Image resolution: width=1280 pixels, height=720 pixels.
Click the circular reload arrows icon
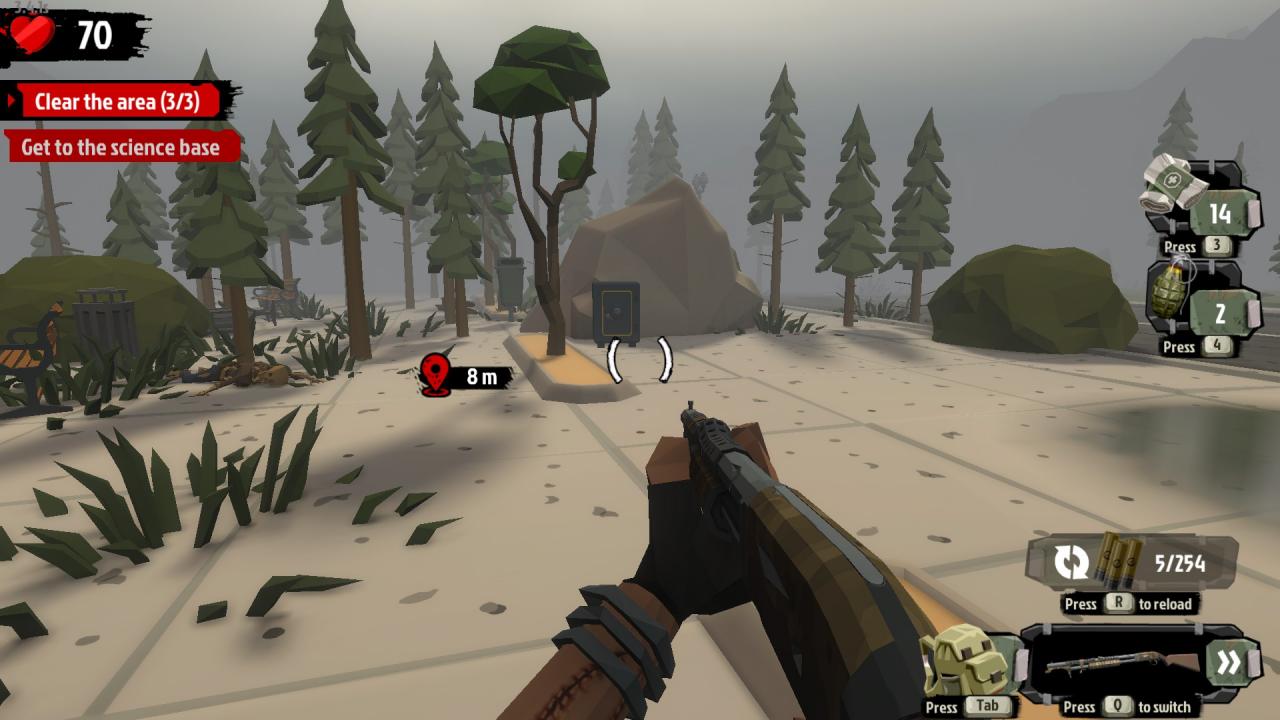click(x=1073, y=561)
